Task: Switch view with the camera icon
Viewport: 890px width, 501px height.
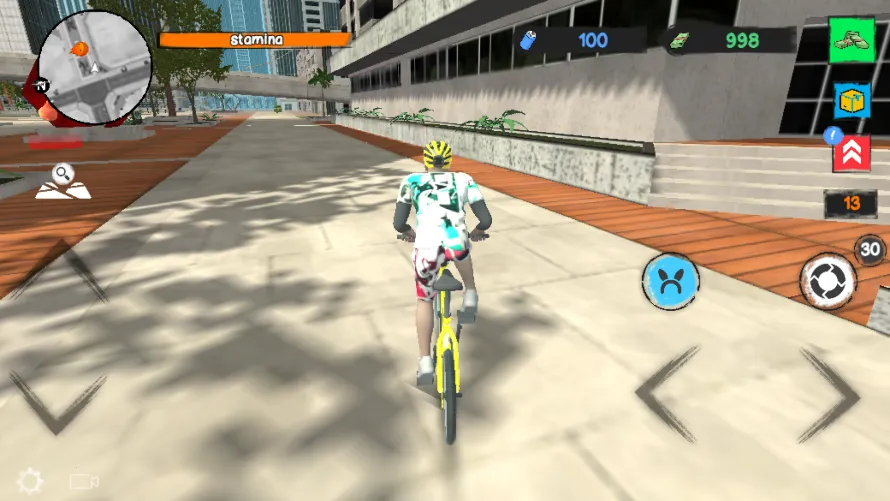Action: (x=84, y=482)
